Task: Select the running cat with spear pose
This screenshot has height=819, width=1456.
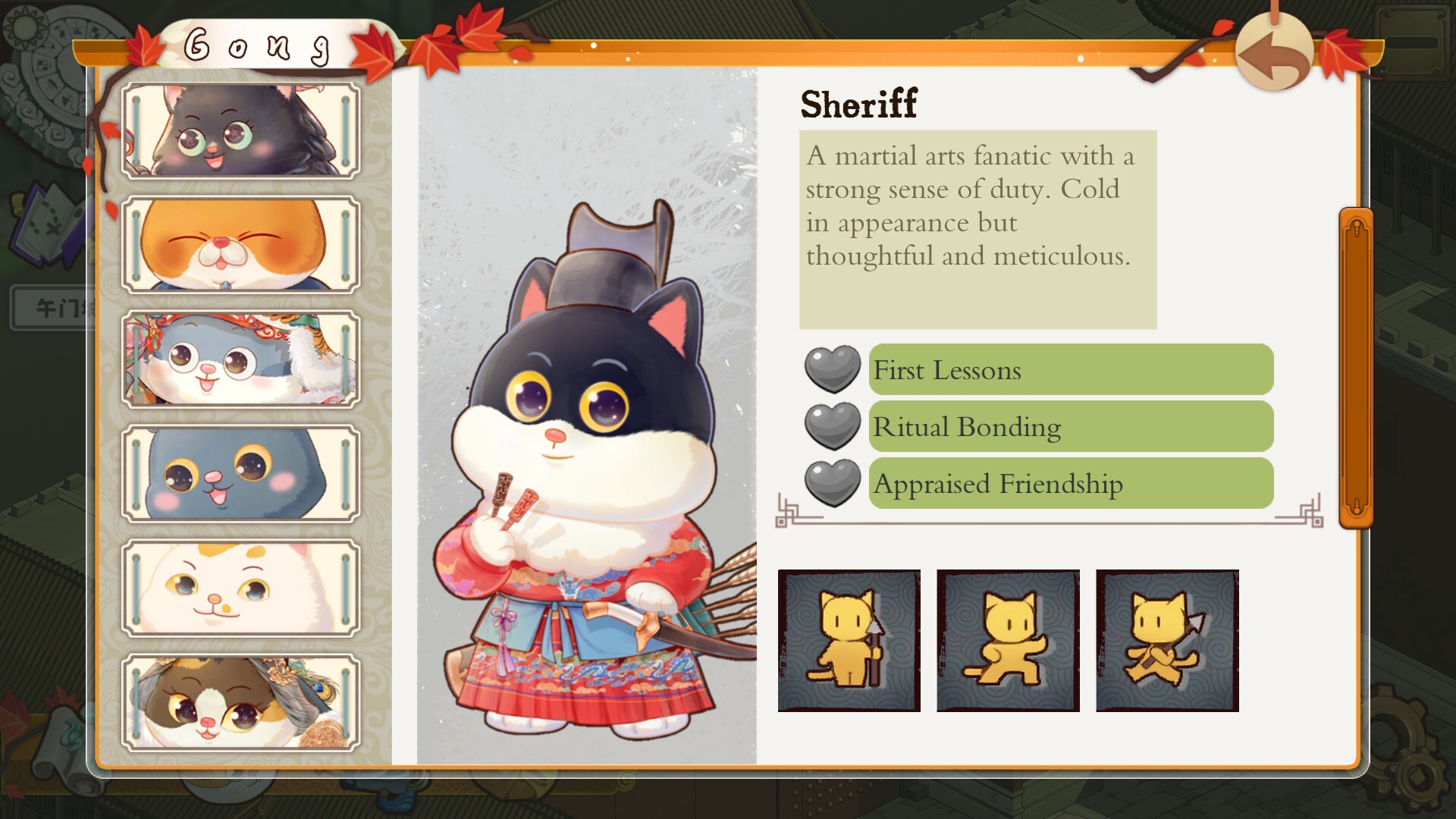Action: tap(1167, 641)
